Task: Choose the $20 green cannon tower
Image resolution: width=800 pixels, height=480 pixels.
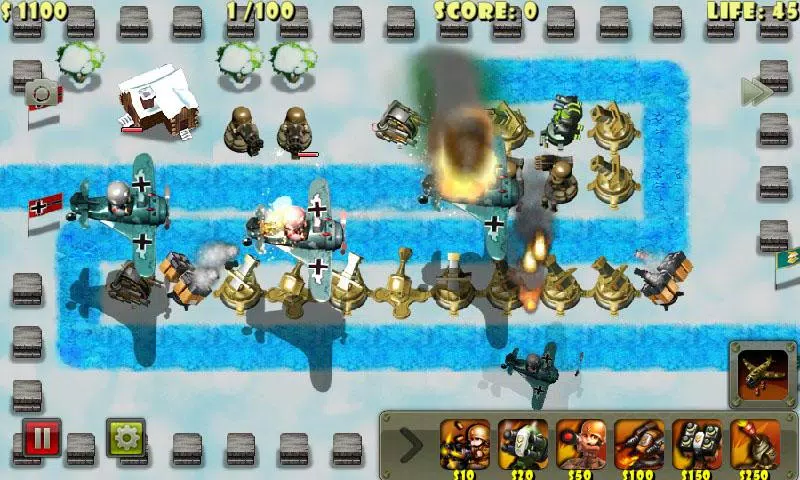Action: click(523, 443)
